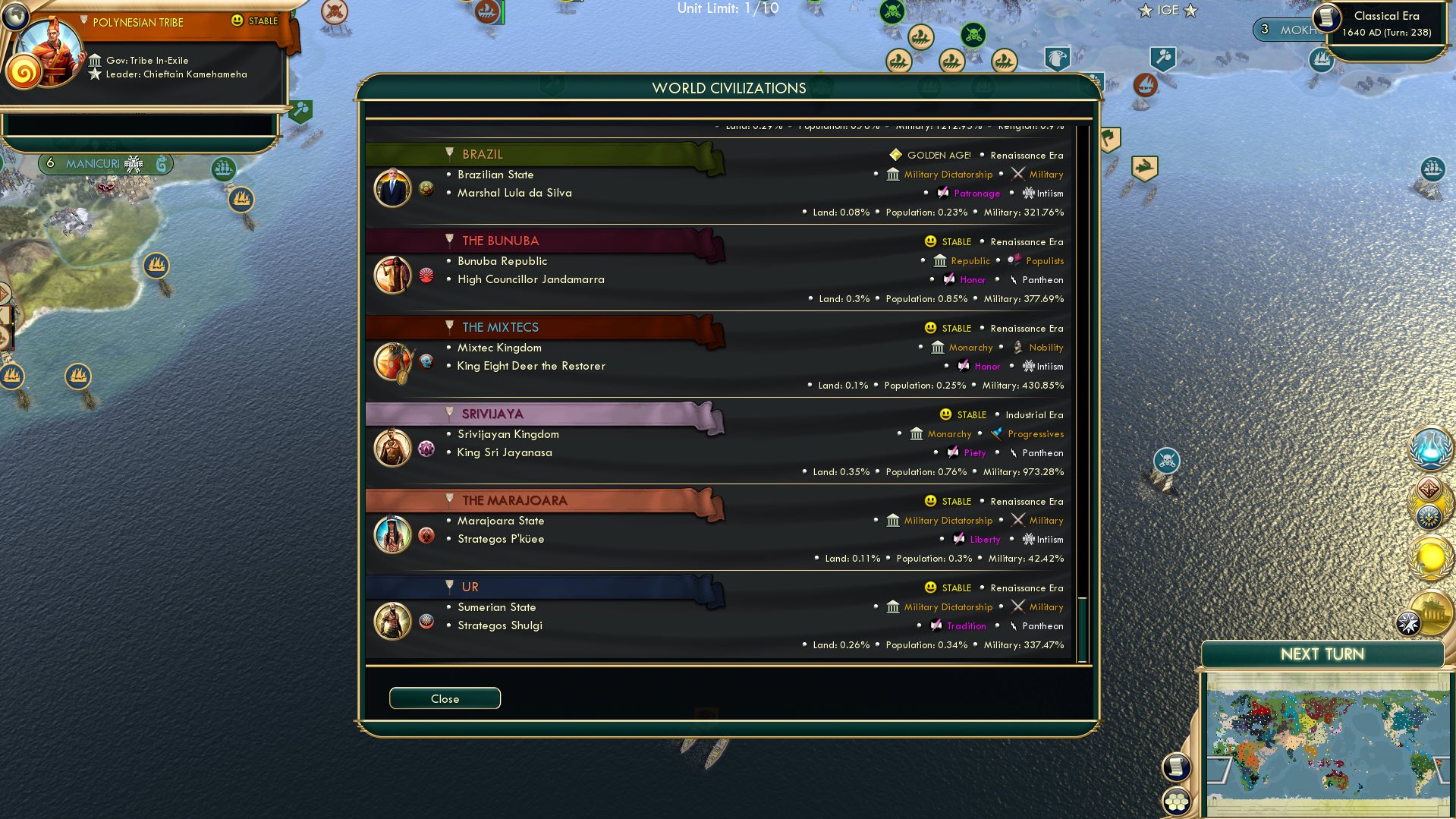Open the IGE editor at the top
The height and width of the screenshot is (819, 1456).
1168,11
